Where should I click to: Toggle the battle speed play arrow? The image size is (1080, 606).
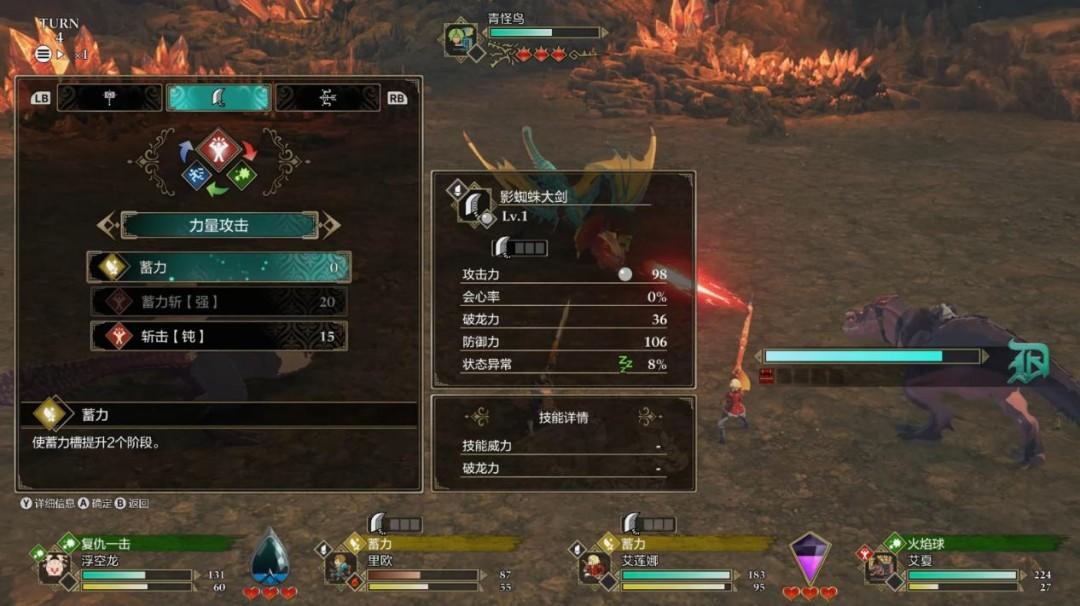click(x=61, y=54)
